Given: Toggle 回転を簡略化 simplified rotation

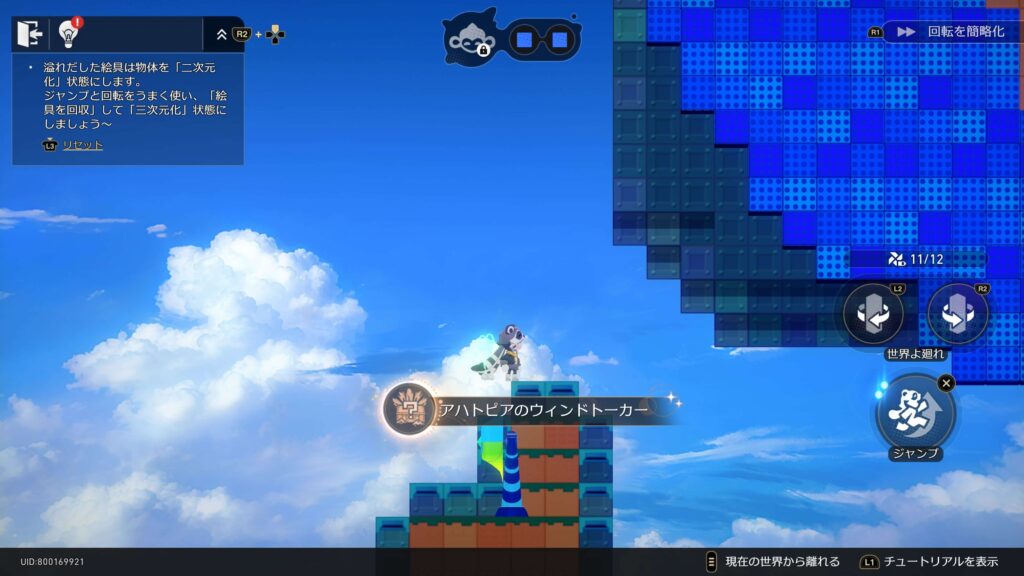Looking at the screenshot, I should click(951, 31).
